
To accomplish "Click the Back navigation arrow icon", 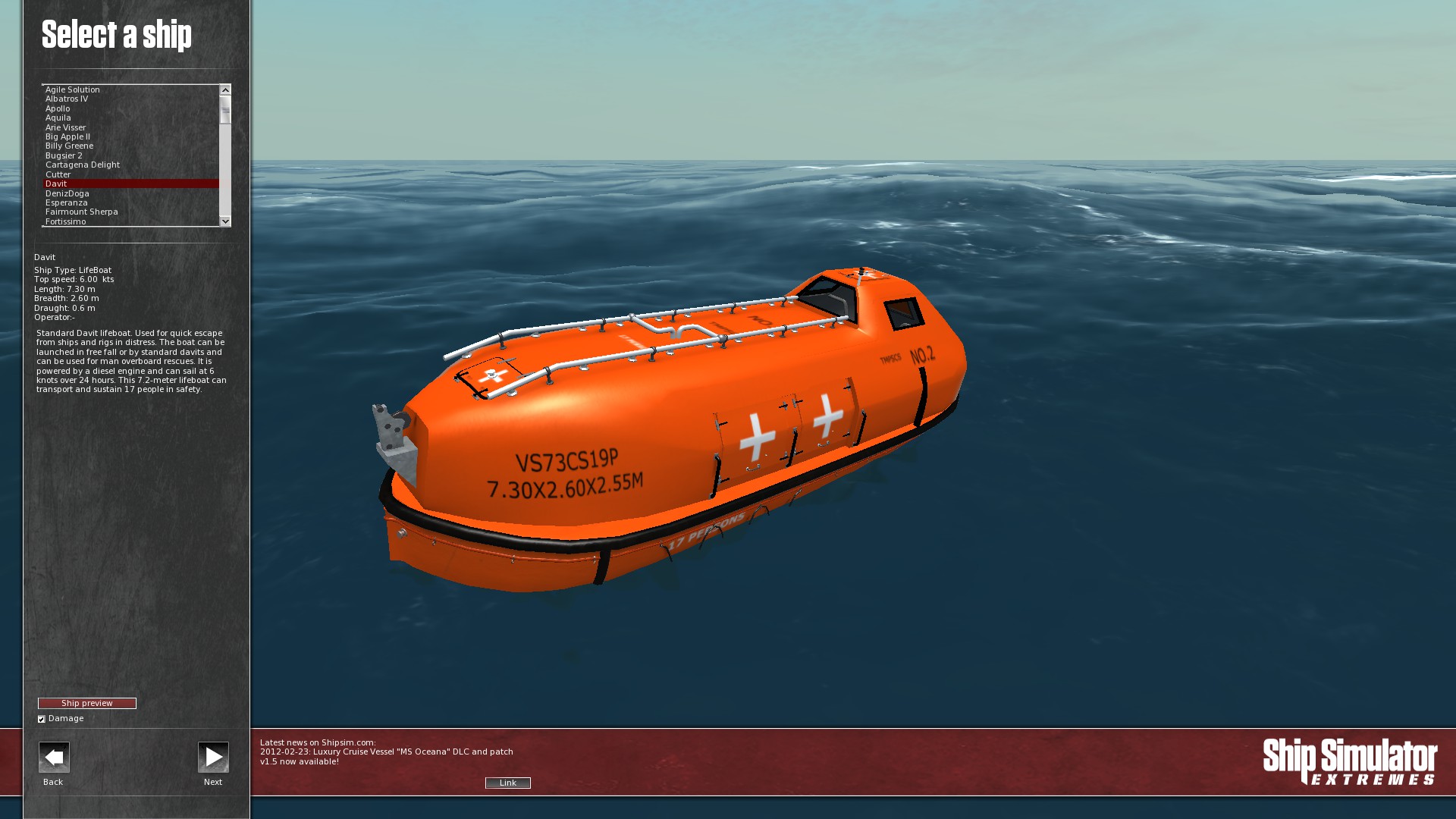I will [x=52, y=757].
